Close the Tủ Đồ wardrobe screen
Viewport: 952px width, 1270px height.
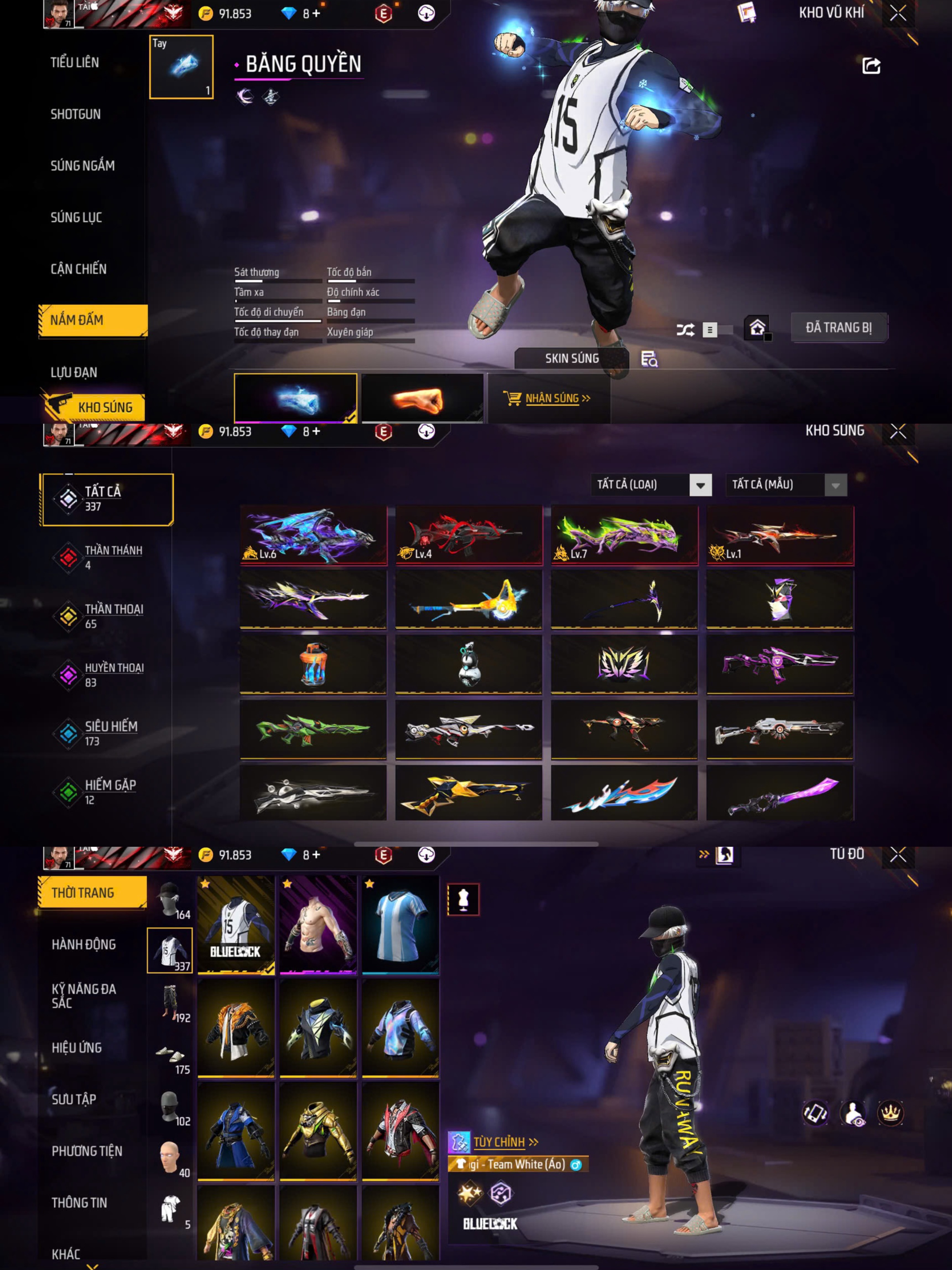click(898, 855)
